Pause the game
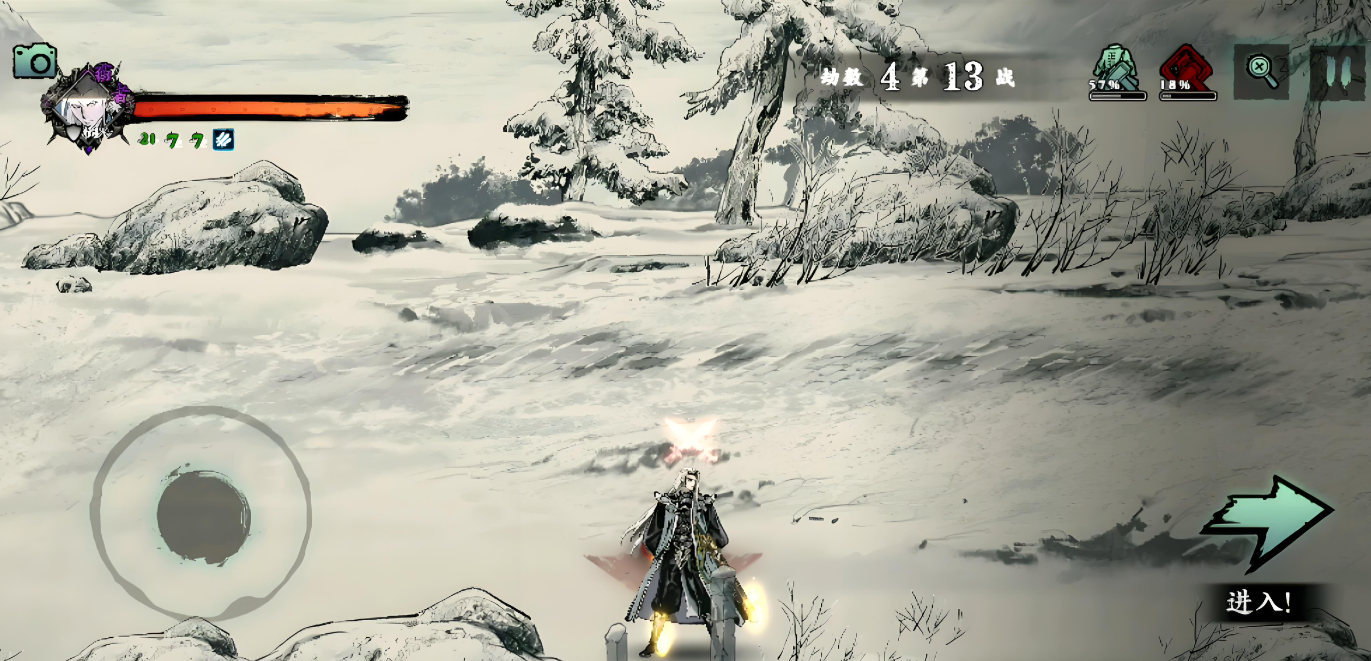This screenshot has width=1371, height=661. (x=1337, y=72)
